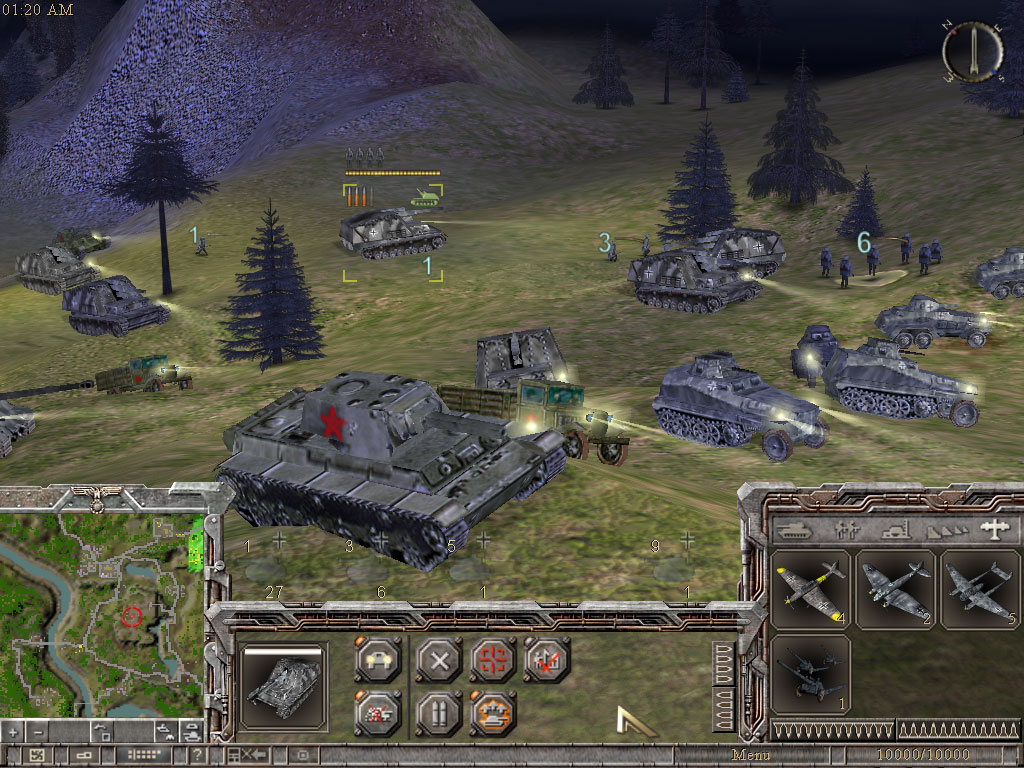Viewport: 1024px width, 768px height.
Task: Toggle the headlights vehicle command
Action: point(378,660)
